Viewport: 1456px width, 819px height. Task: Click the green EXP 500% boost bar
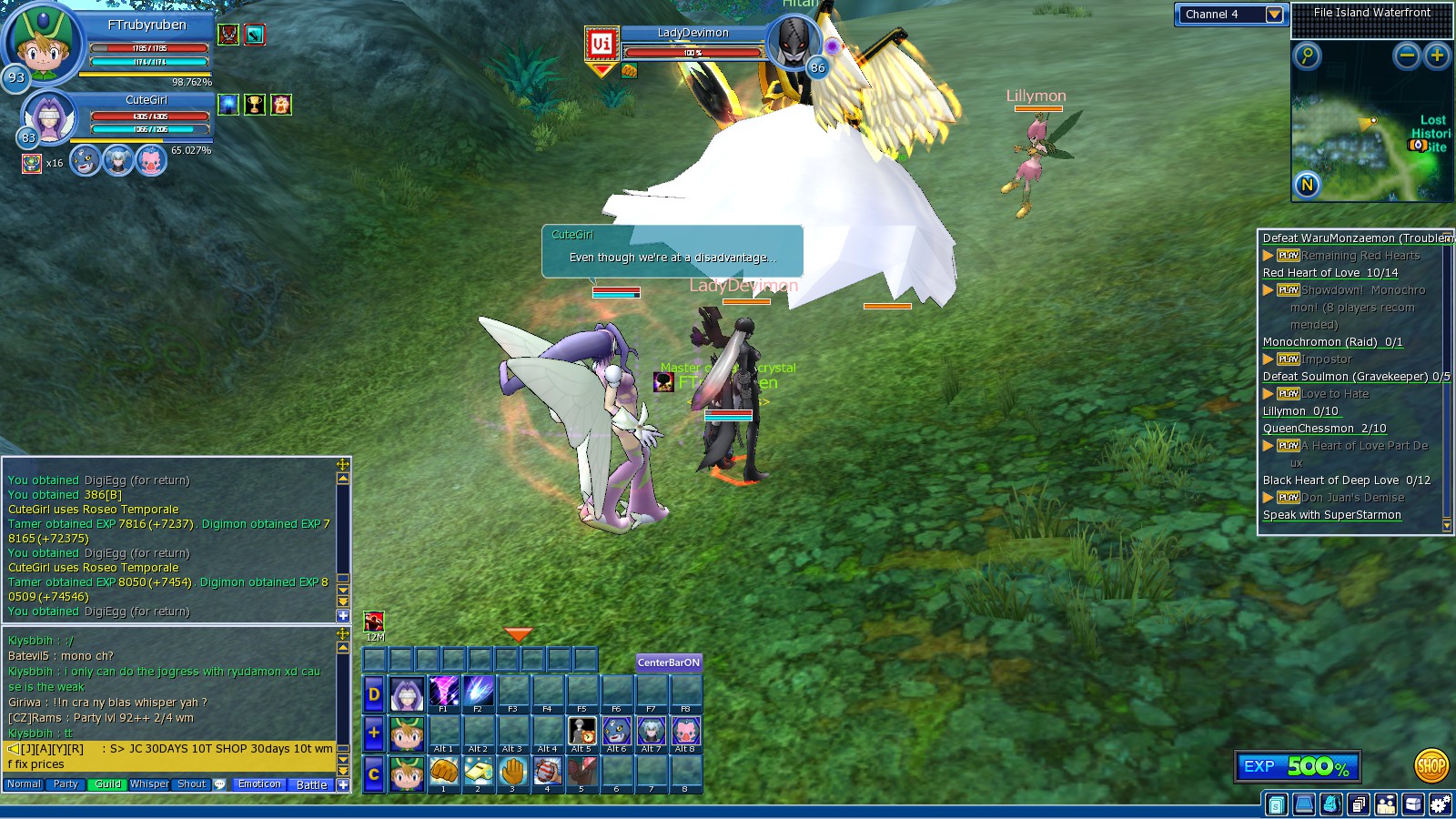[x=1297, y=767]
